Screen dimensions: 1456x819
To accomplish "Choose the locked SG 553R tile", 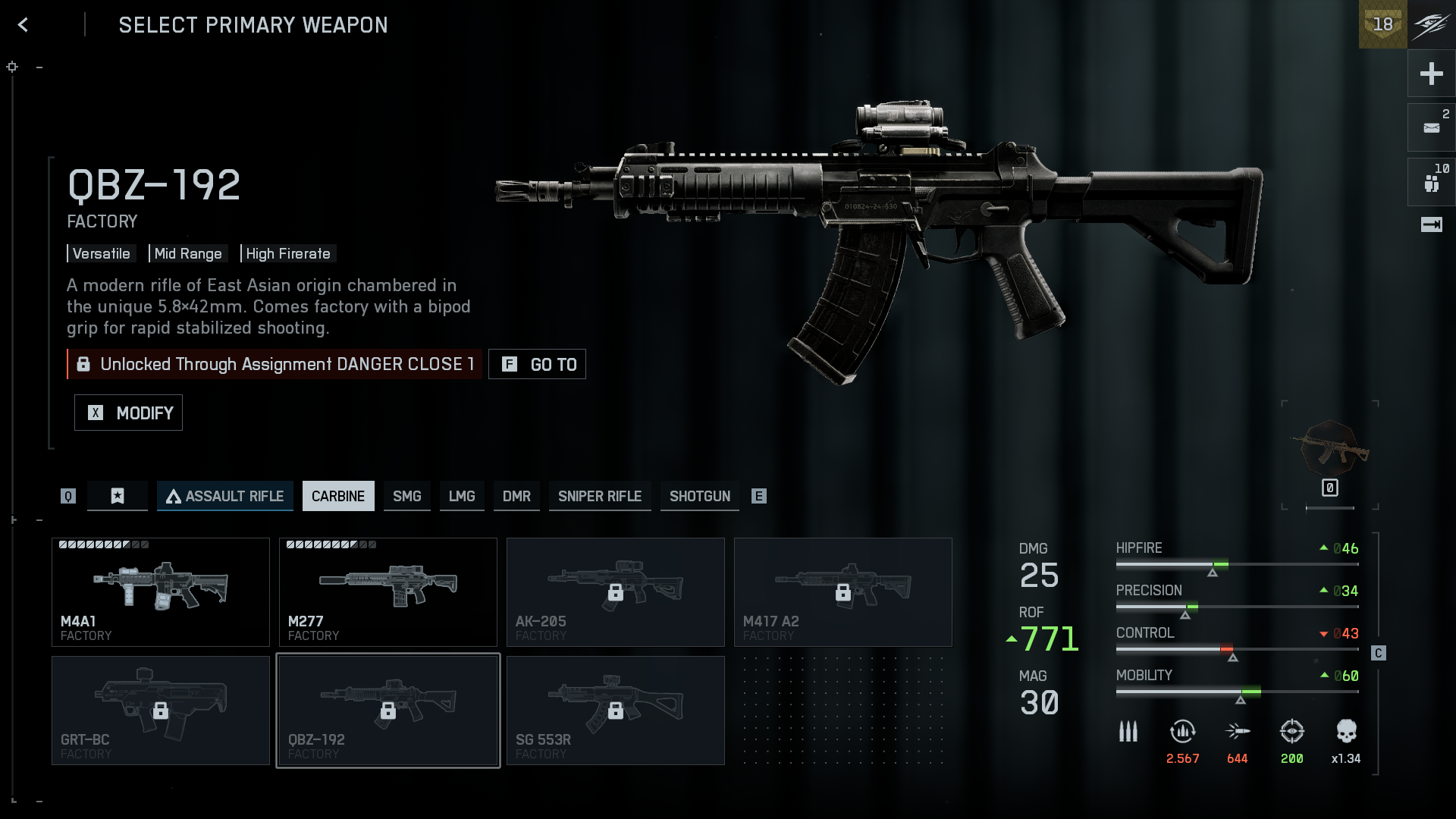I will coord(615,710).
